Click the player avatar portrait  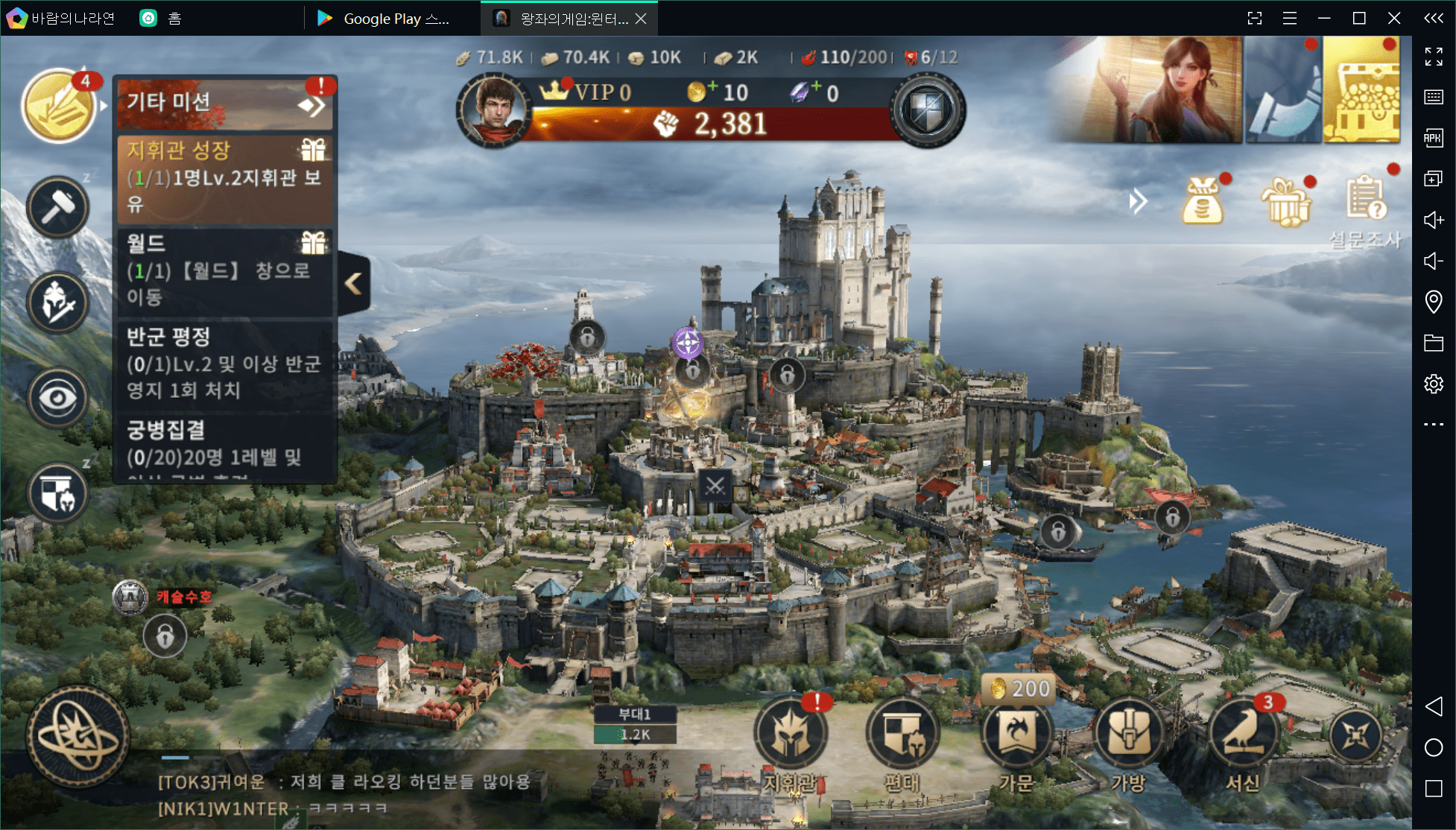click(x=492, y=110)
